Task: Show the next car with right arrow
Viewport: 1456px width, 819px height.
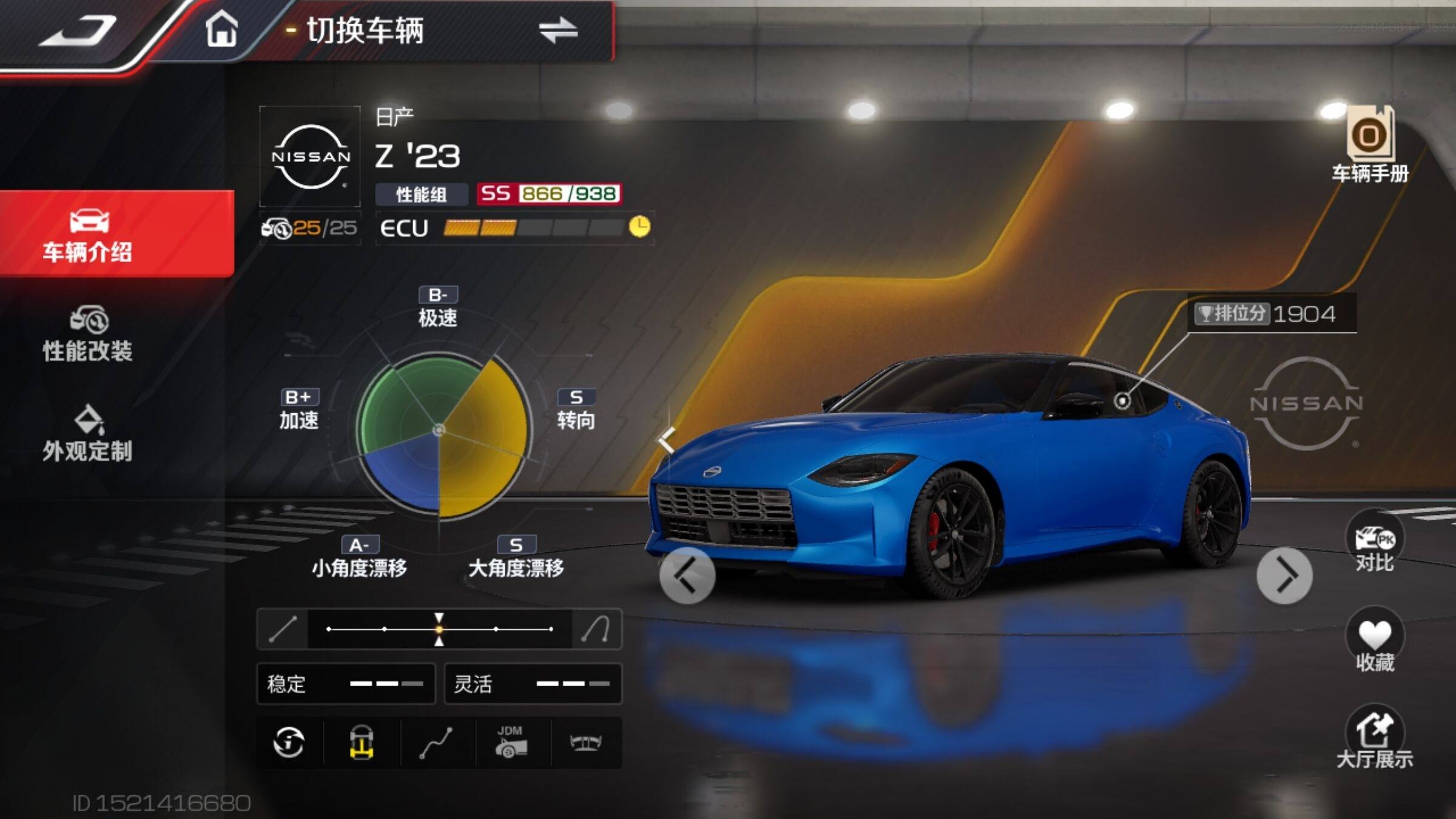Action: click(1284, 576)
